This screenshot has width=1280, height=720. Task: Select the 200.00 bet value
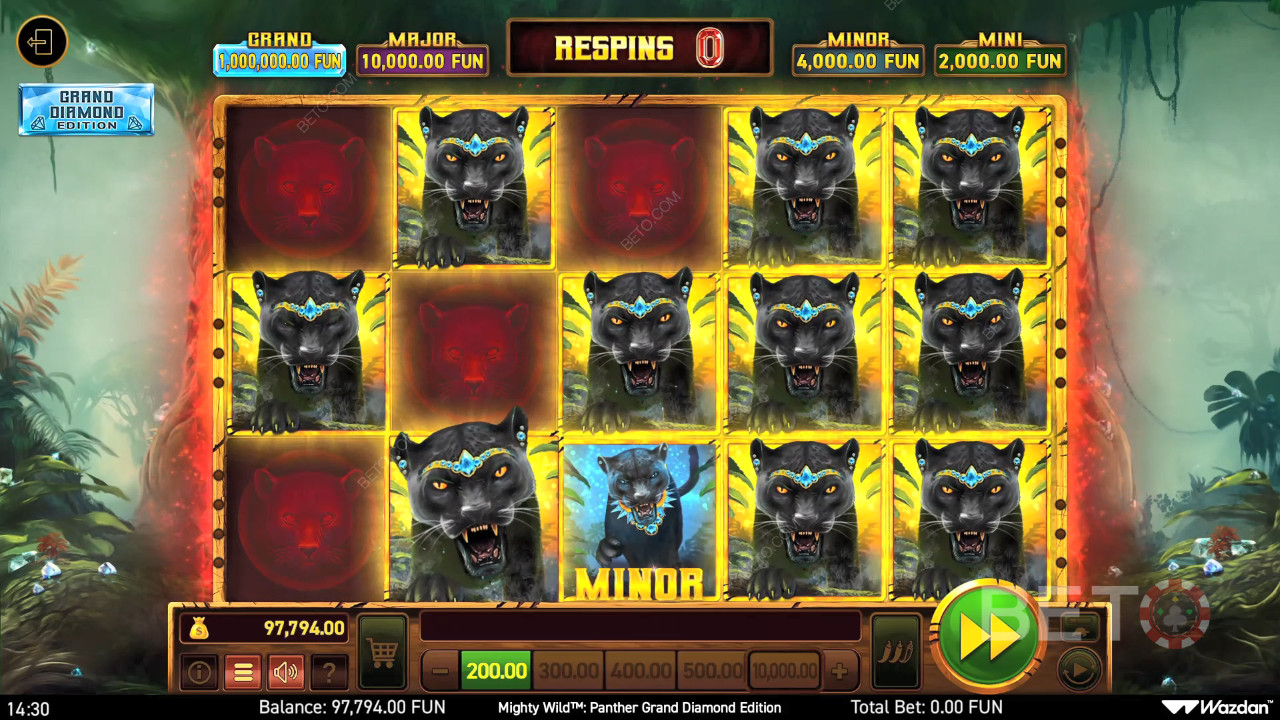(x=496, y=670)
